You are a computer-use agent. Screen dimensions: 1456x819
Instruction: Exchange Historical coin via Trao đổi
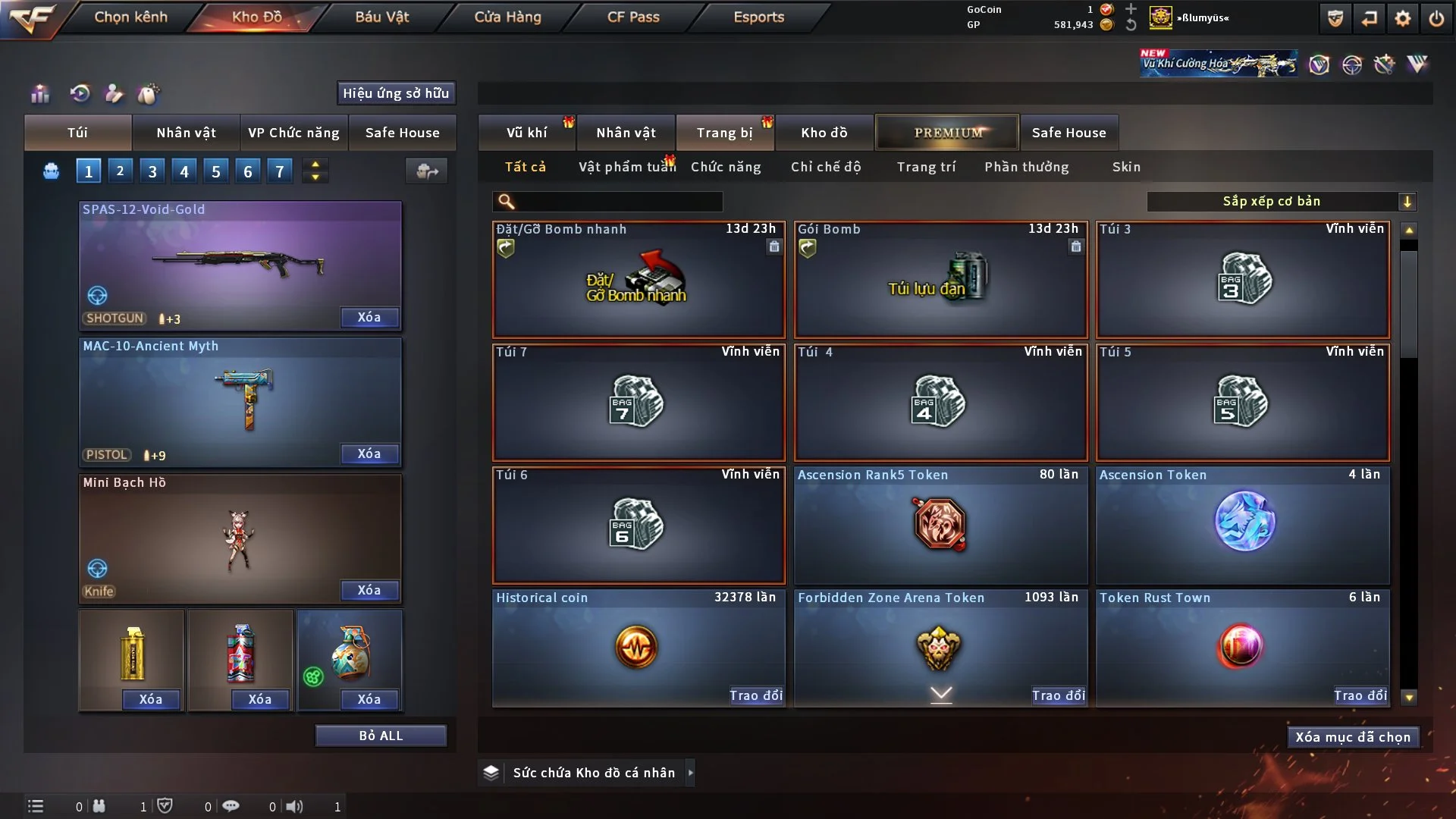(755, 695)
